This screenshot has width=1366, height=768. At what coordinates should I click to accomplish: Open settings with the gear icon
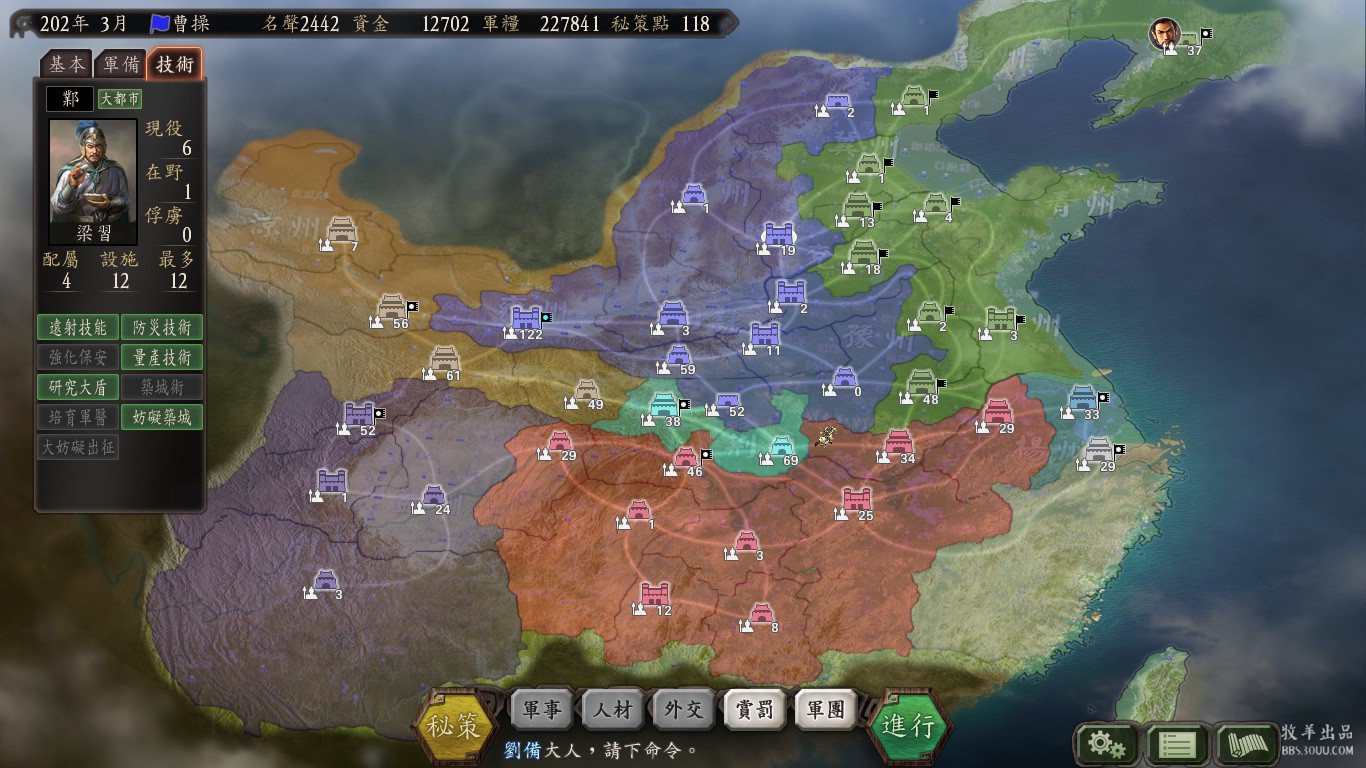[x=1106, y=745]
